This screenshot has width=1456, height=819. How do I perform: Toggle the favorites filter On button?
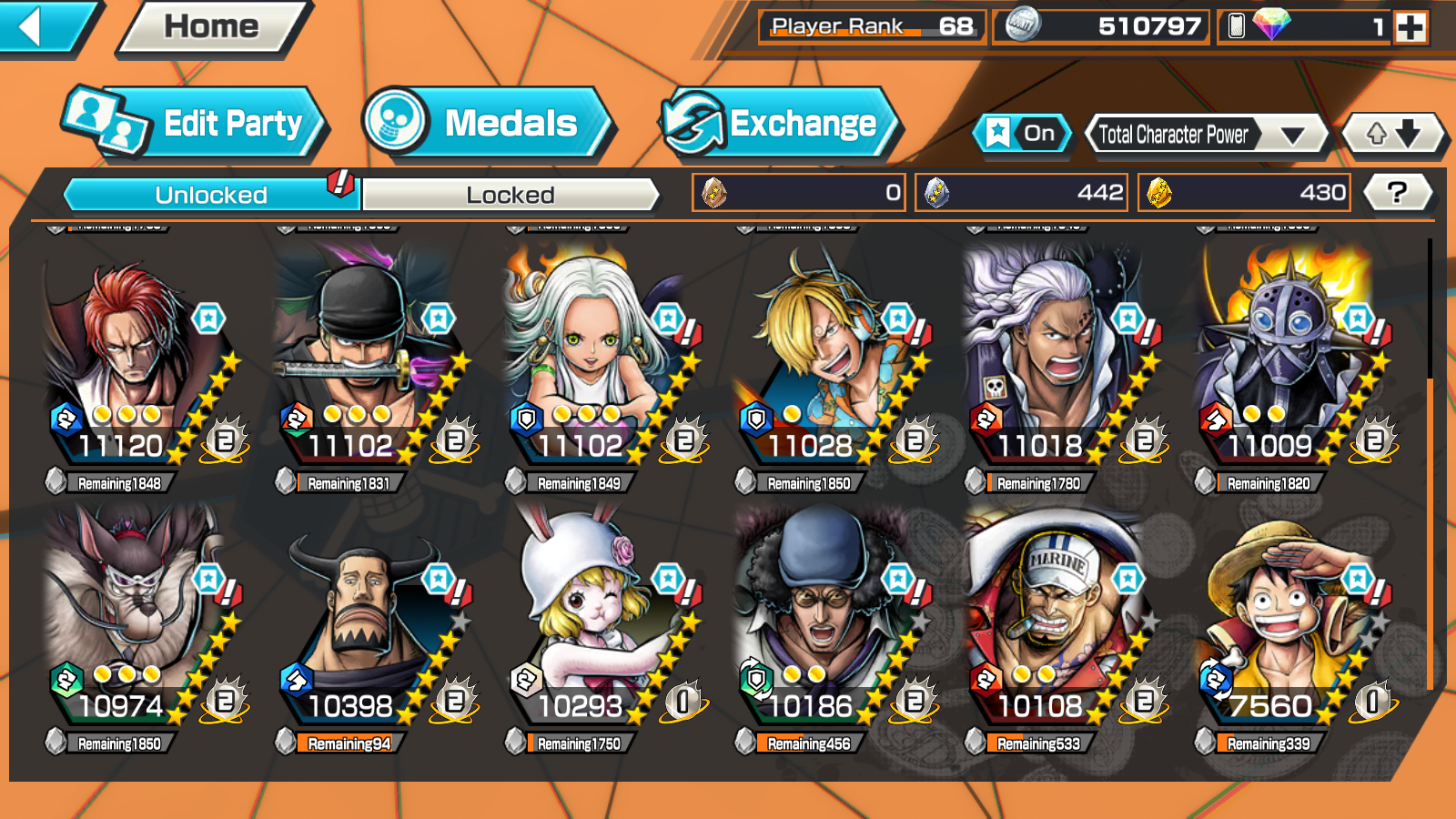[x=1023, y=134]
